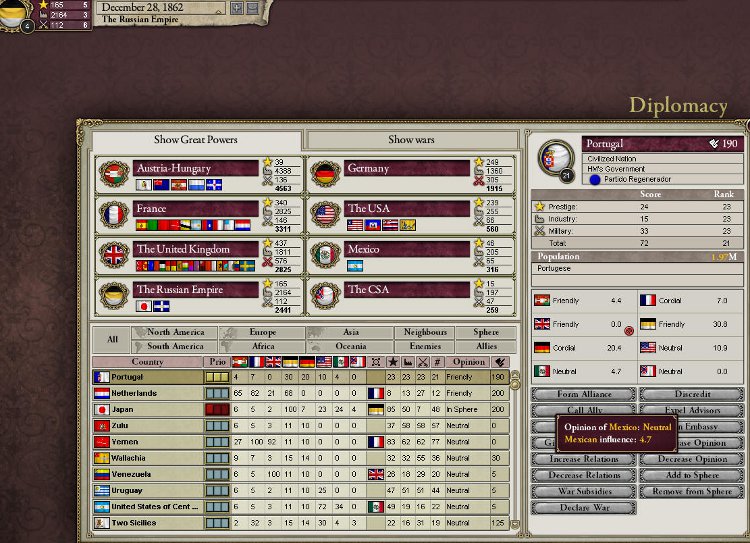
Task: Show All countries filter
Action: coord(112,339)
